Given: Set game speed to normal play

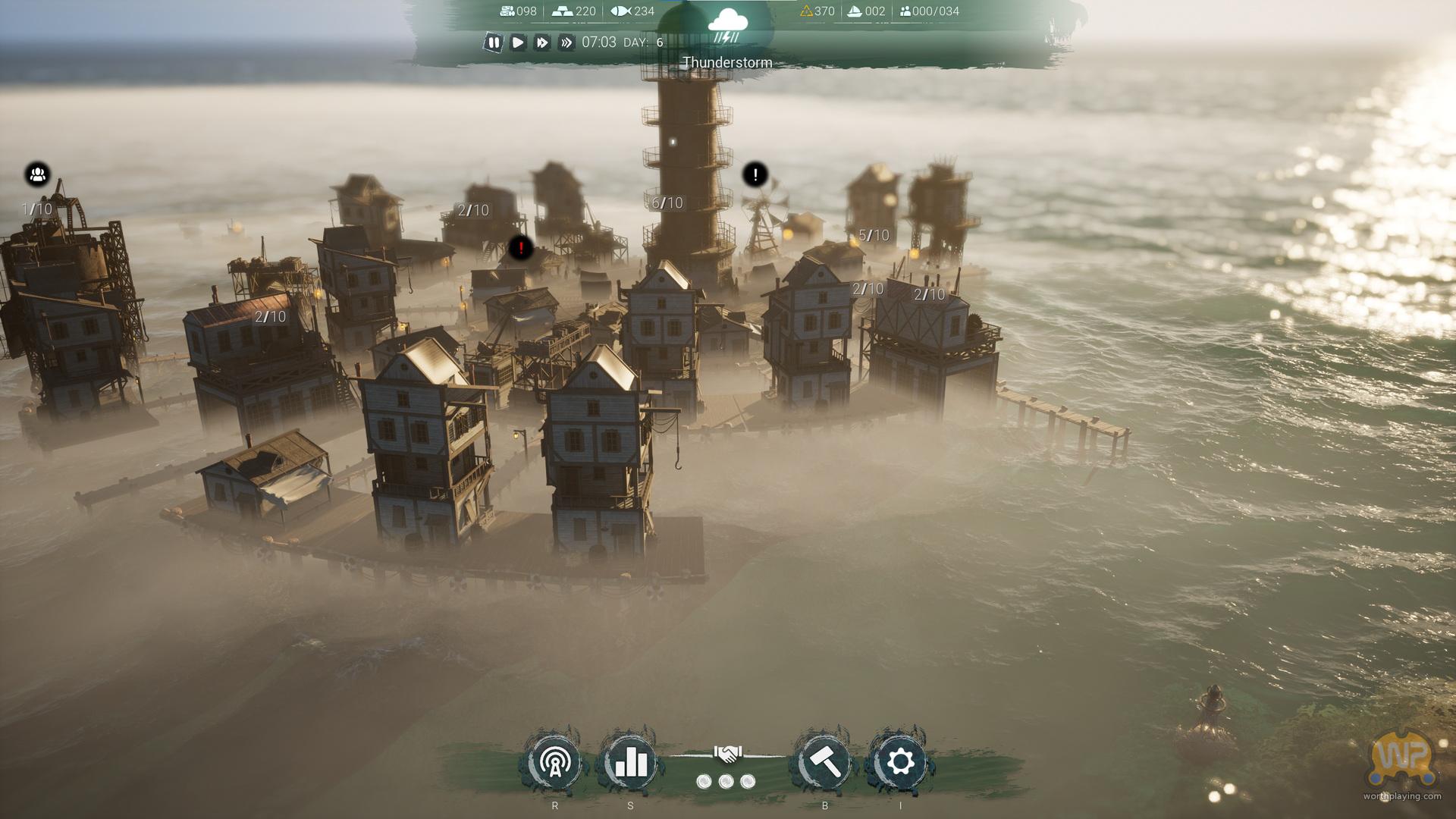Looking at the screenshot, I should coord(518,42).
